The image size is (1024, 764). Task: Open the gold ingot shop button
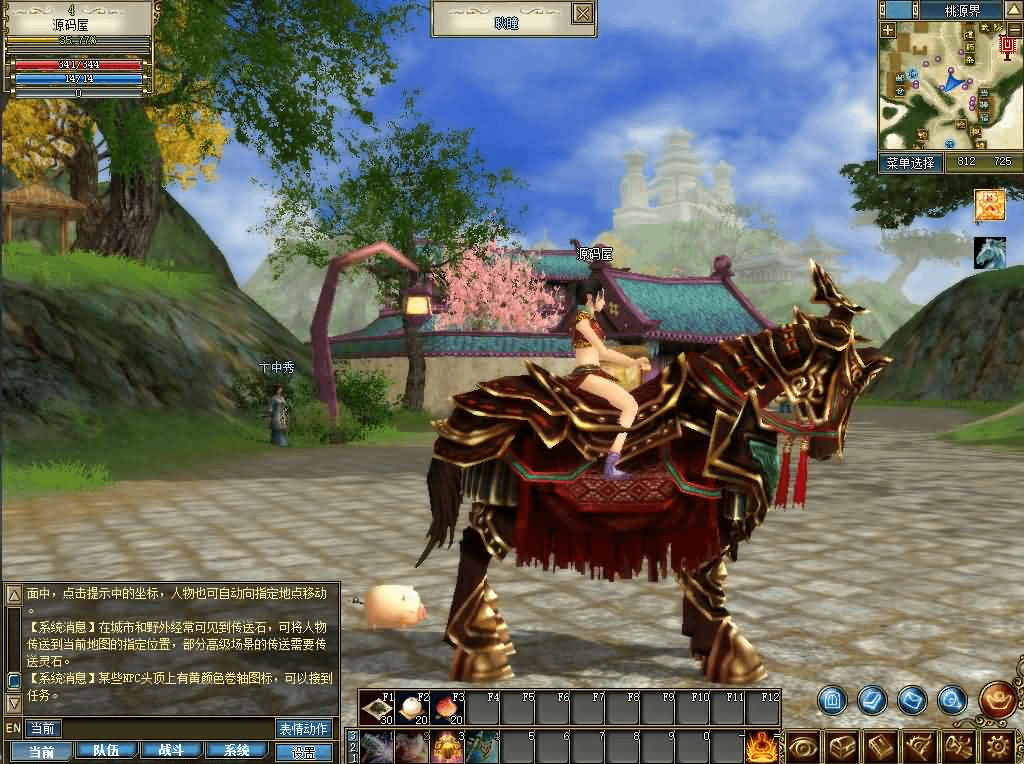point(997,700)
